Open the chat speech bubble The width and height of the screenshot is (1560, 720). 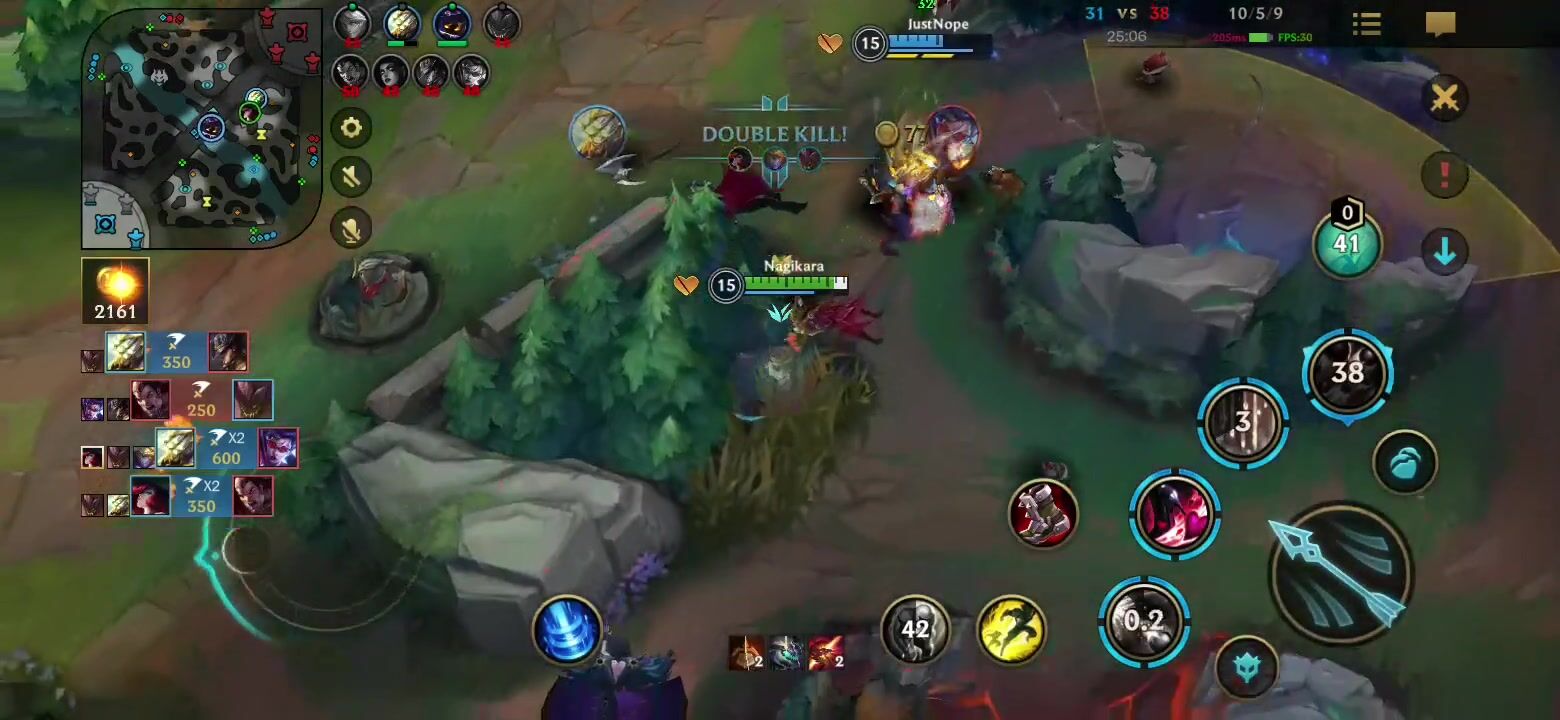tap(1440, 24)
